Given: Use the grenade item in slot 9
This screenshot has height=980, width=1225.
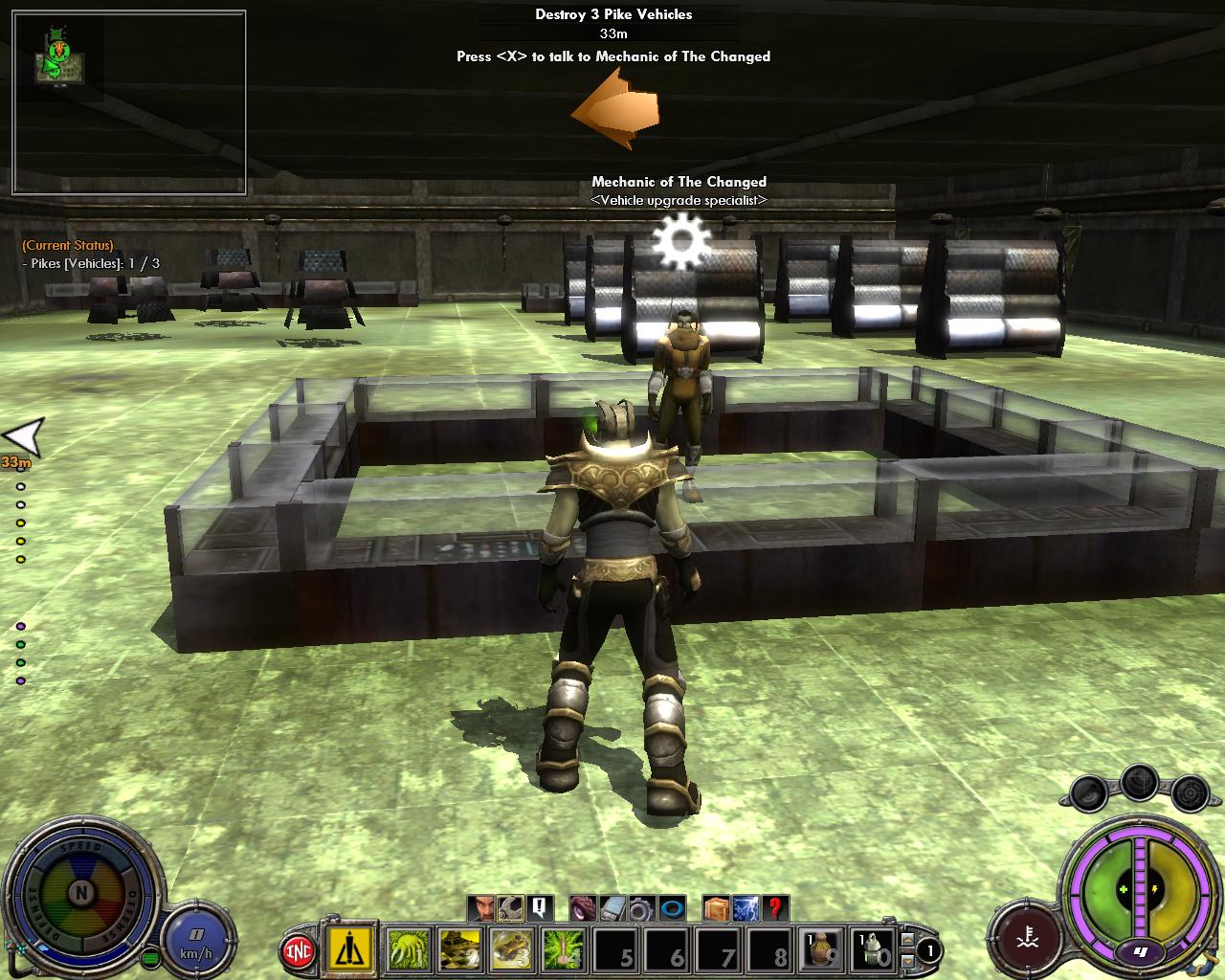Looking at the screenshot, I should tap(821, 949).
